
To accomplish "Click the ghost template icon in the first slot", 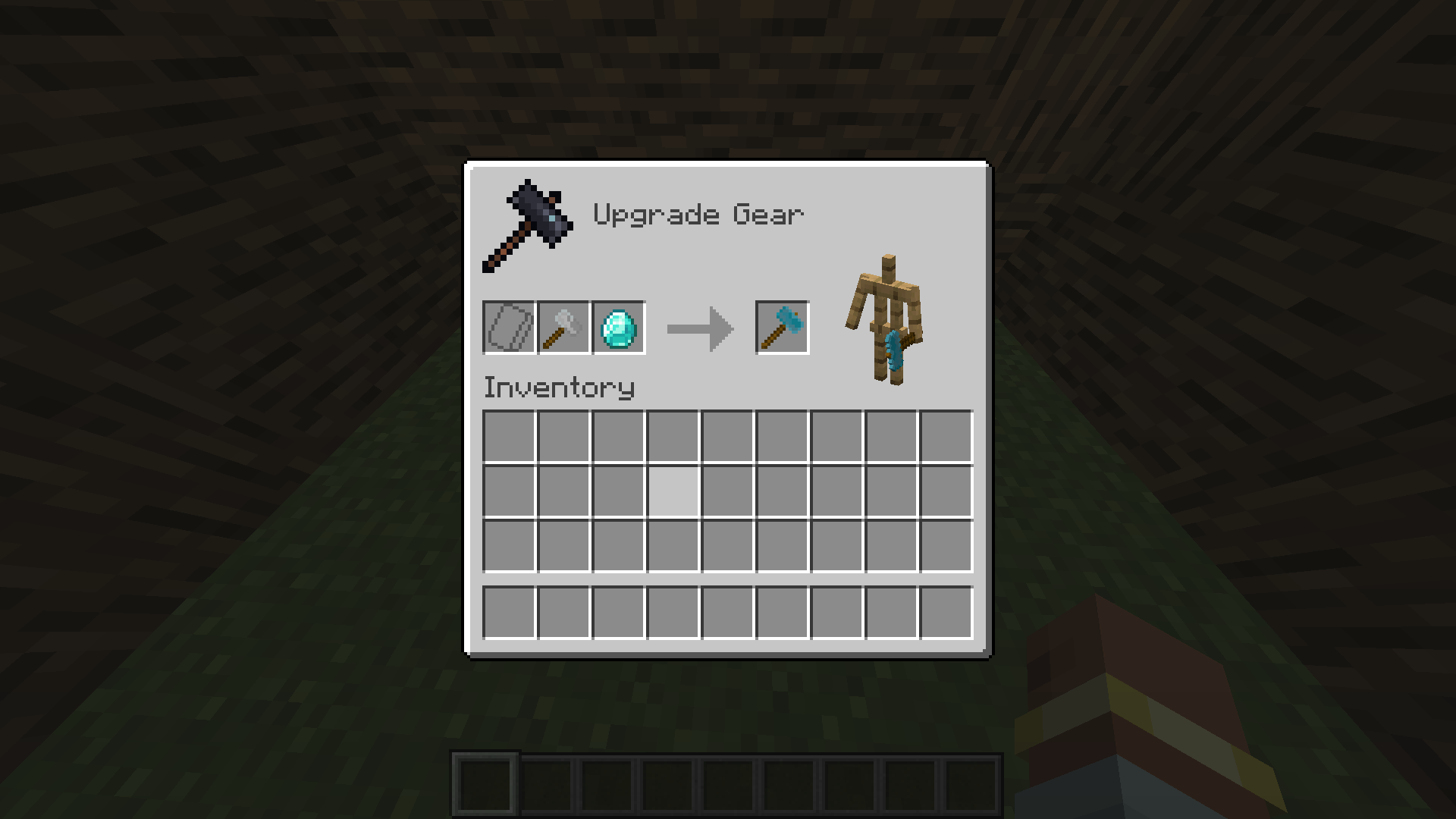I will 508,328.
